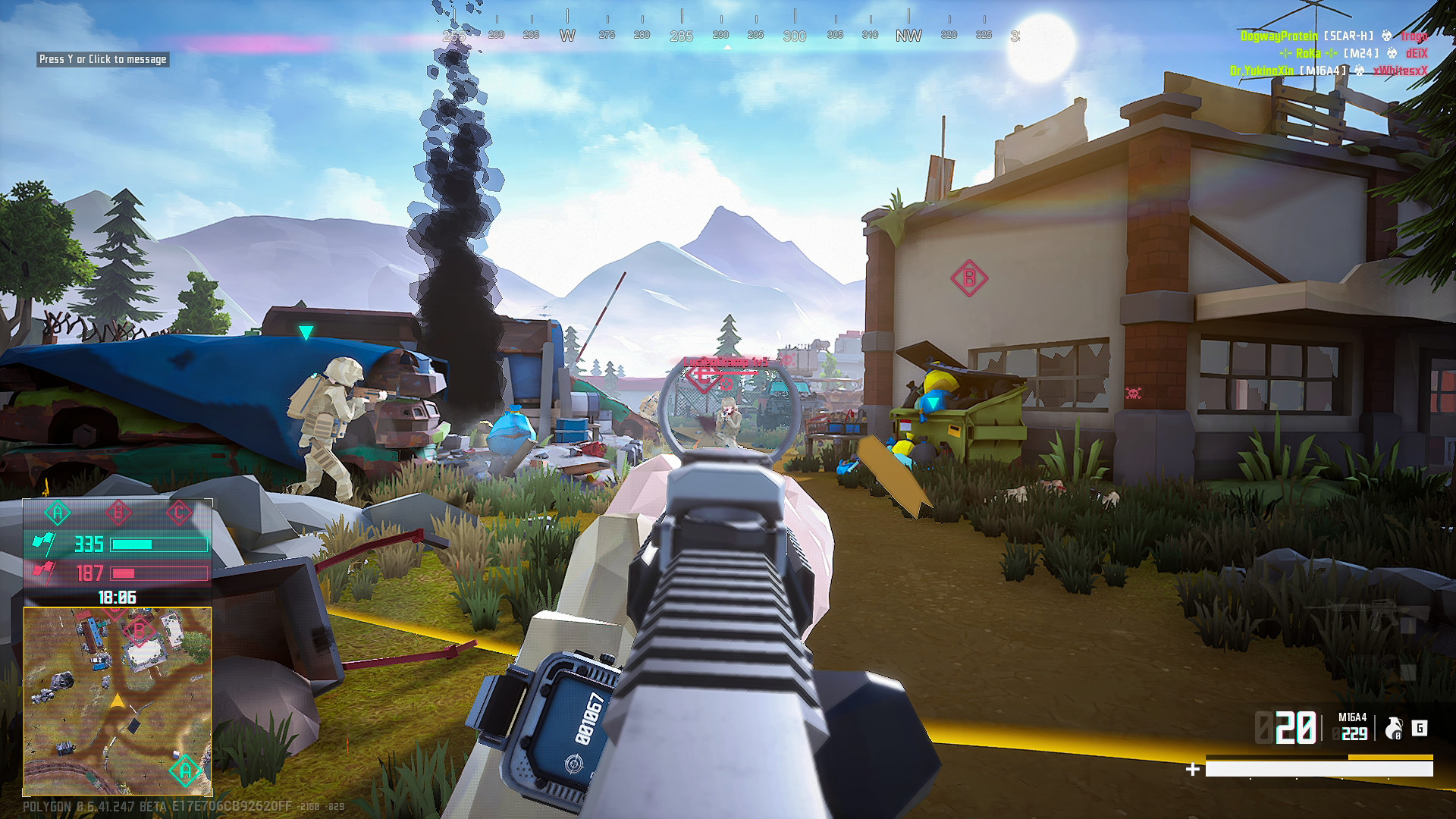Click the teal team flag icon

coord(45,544)
